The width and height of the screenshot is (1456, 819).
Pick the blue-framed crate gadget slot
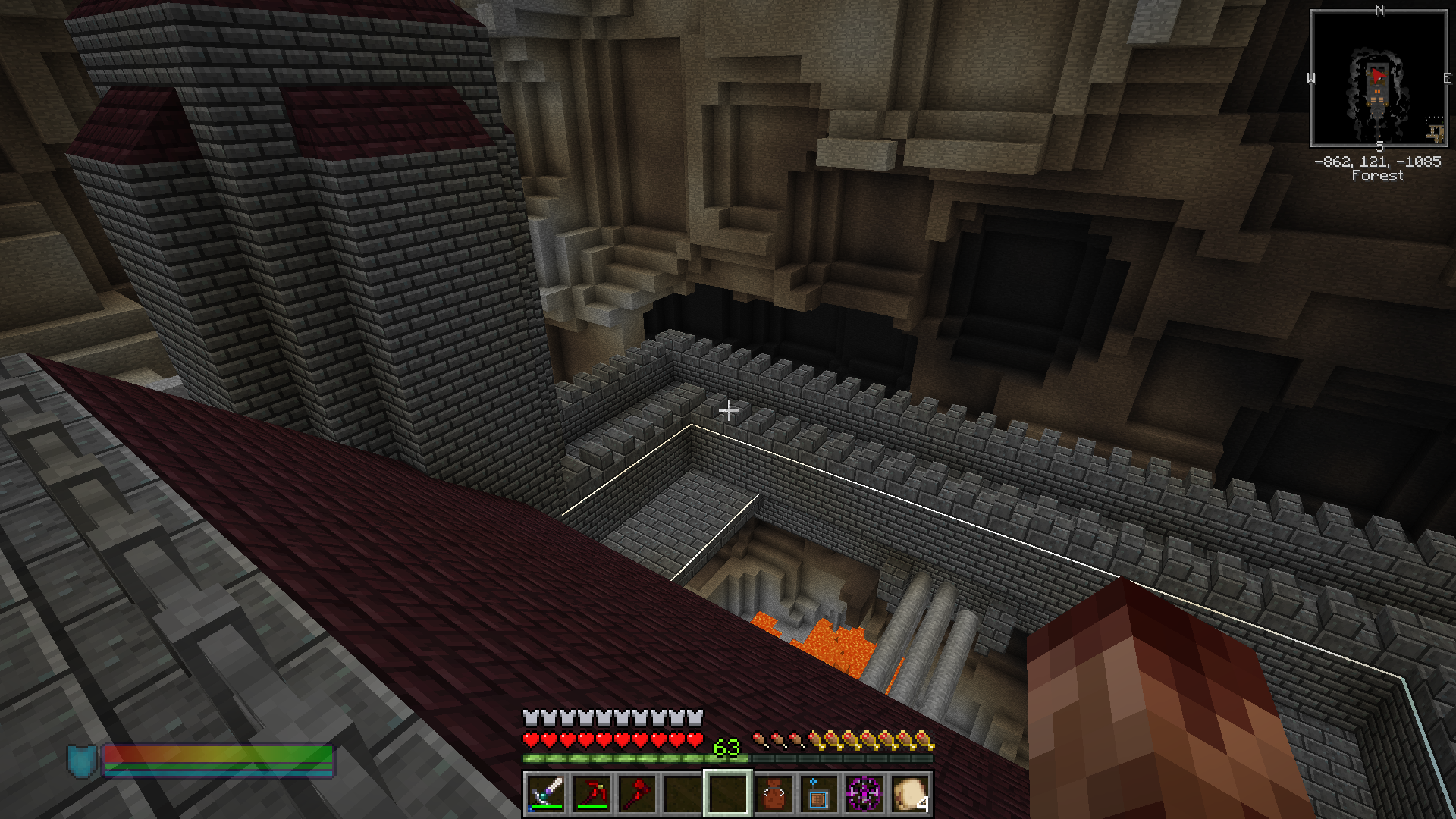818,794
